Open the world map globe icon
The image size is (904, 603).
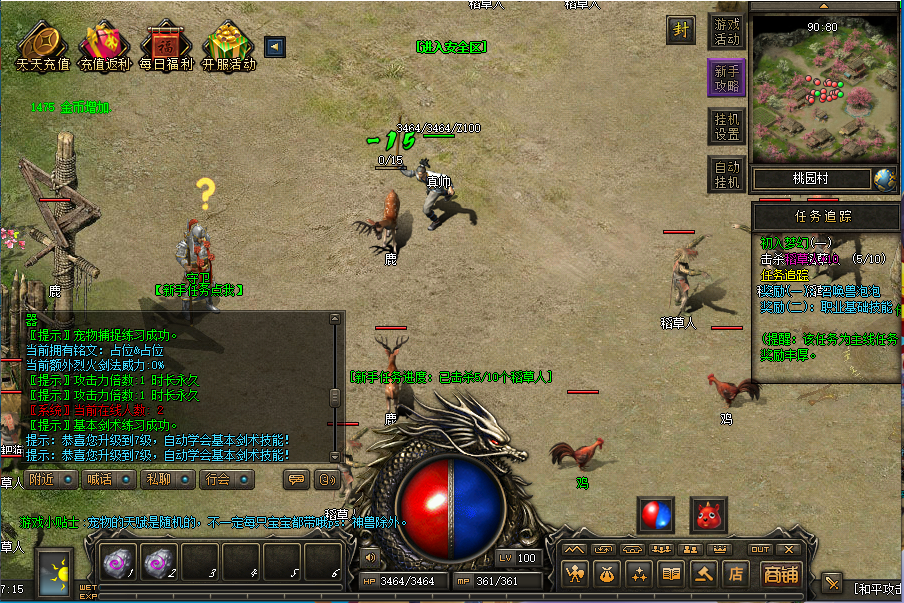tap(884, 179)
